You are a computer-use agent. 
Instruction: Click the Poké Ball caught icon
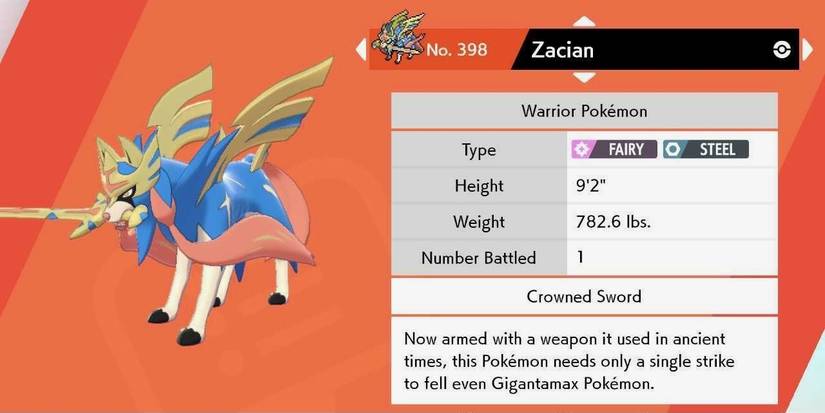point(781,51)
